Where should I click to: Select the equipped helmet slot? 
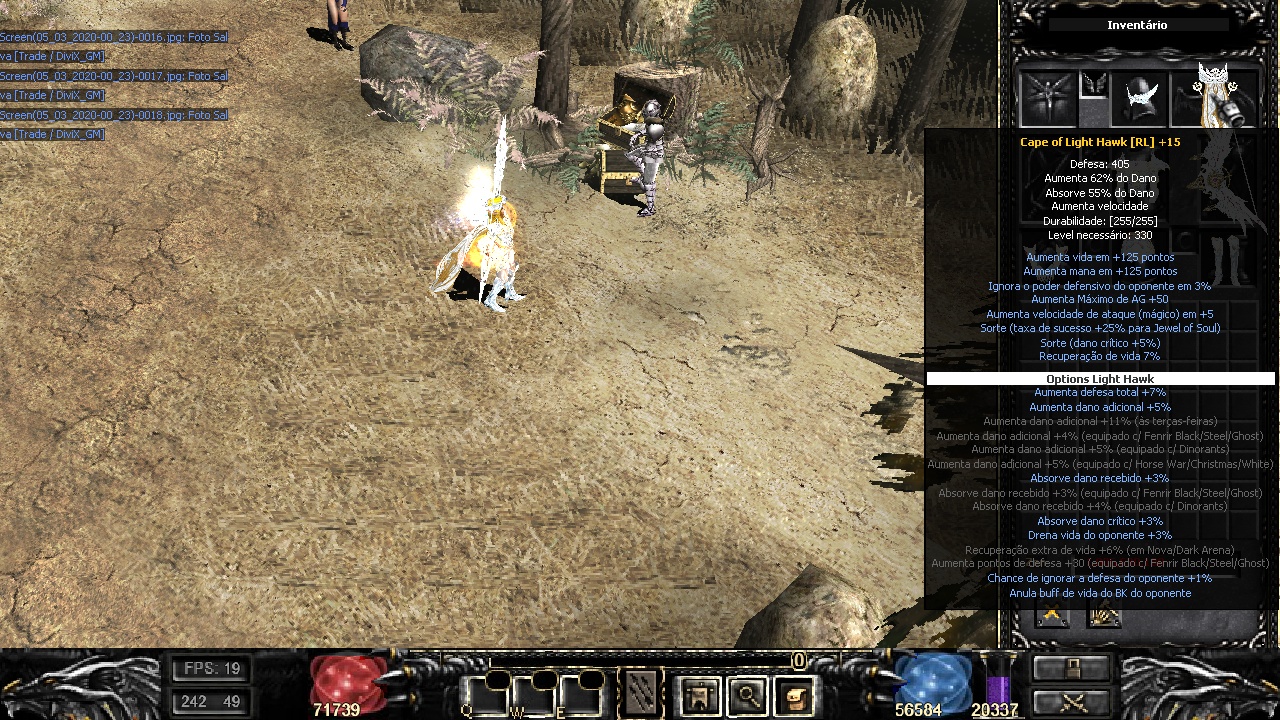click(1142, 97)
